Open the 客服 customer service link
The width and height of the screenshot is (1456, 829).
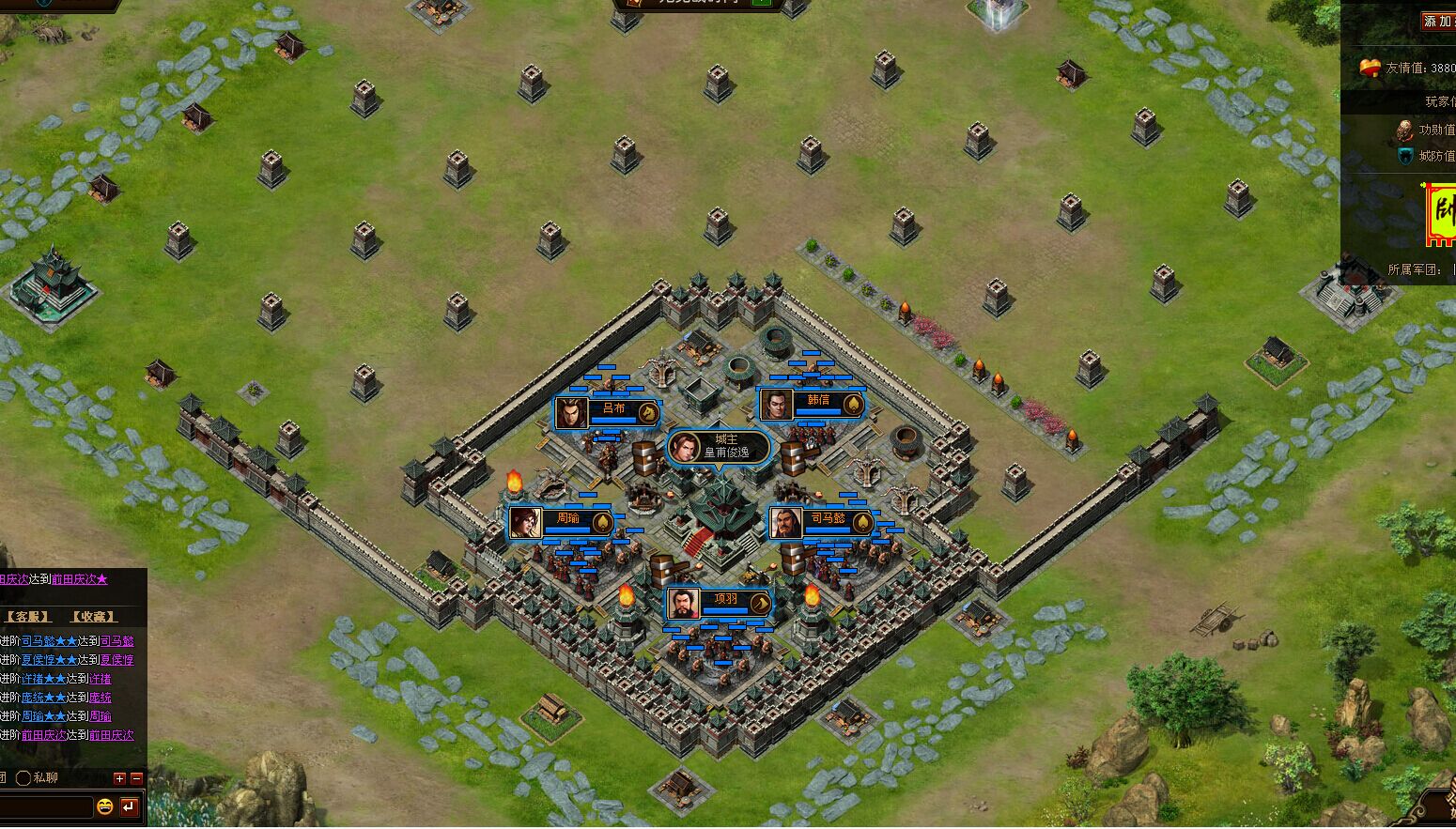pyautogui.click(x=27, y=617)
